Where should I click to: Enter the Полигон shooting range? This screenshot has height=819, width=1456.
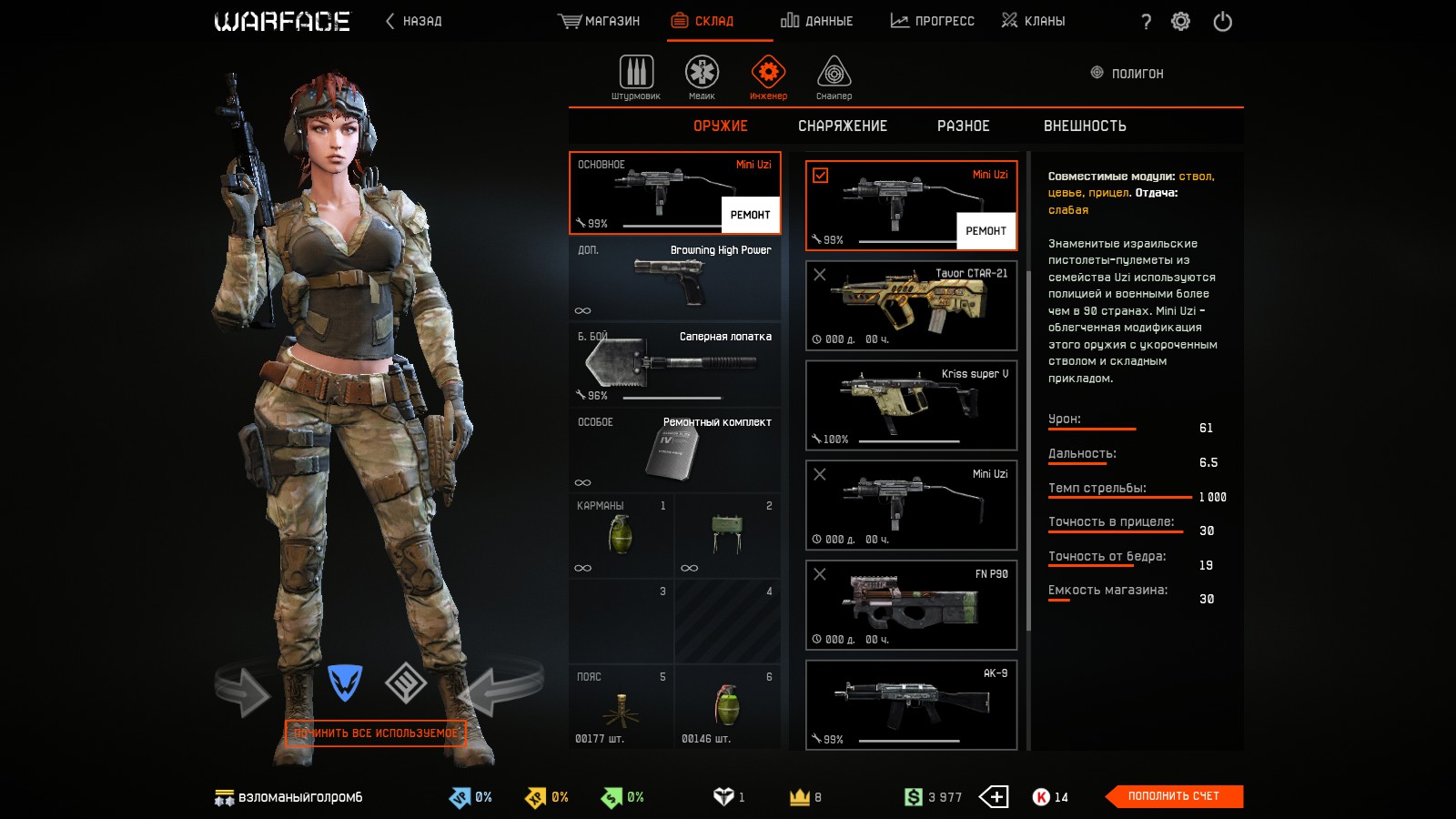click(x=1127, y=73)
